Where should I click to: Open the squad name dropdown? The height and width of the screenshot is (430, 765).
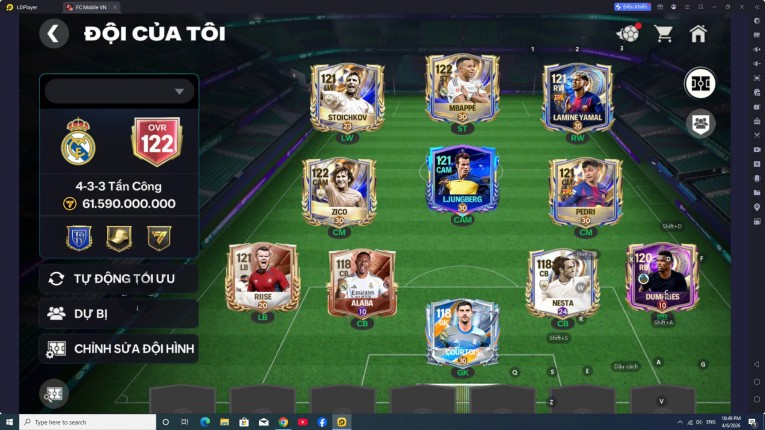(119, 91)
